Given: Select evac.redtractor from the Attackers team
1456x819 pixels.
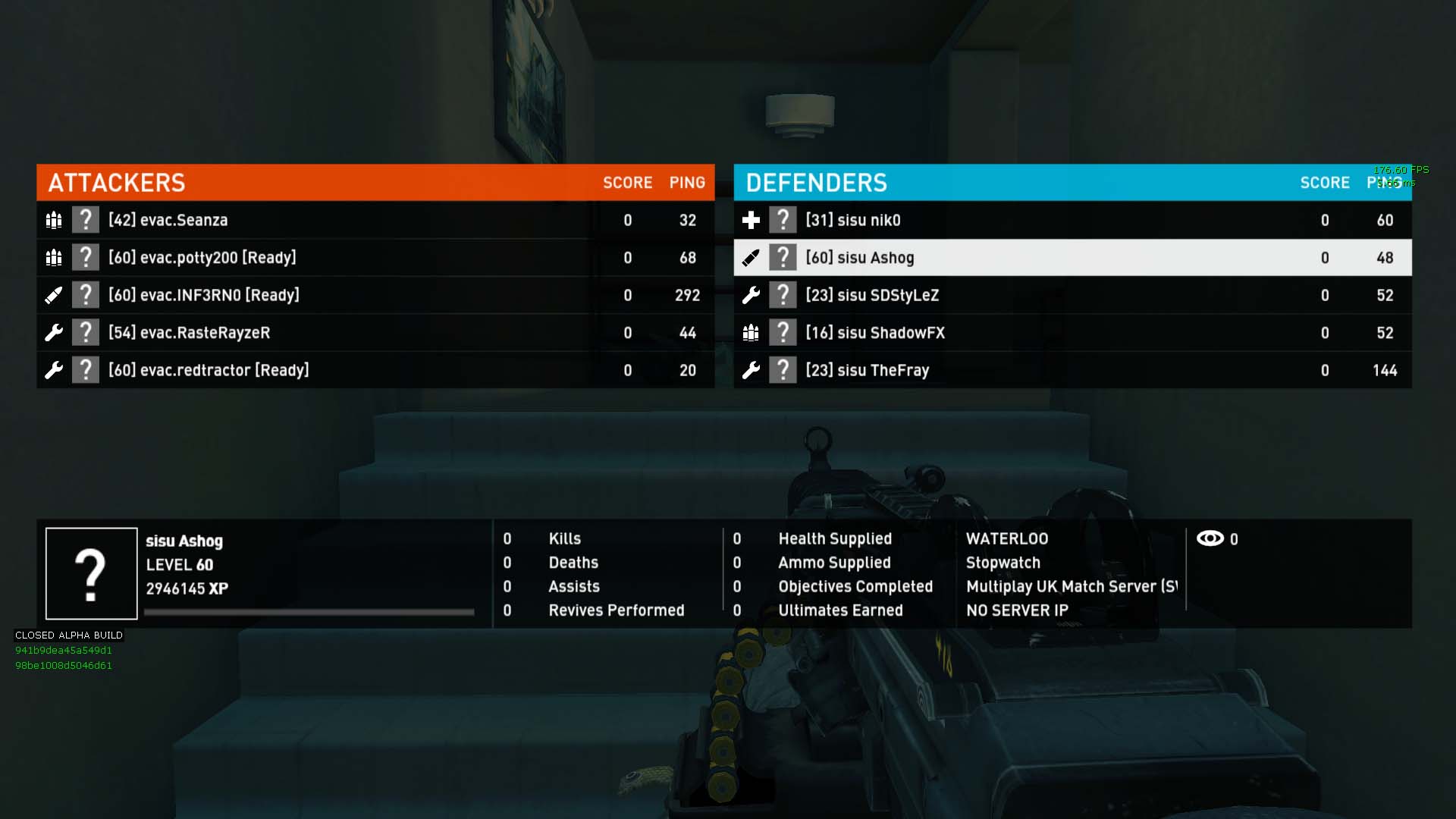Looking at the screenshot, I should 375,370.
